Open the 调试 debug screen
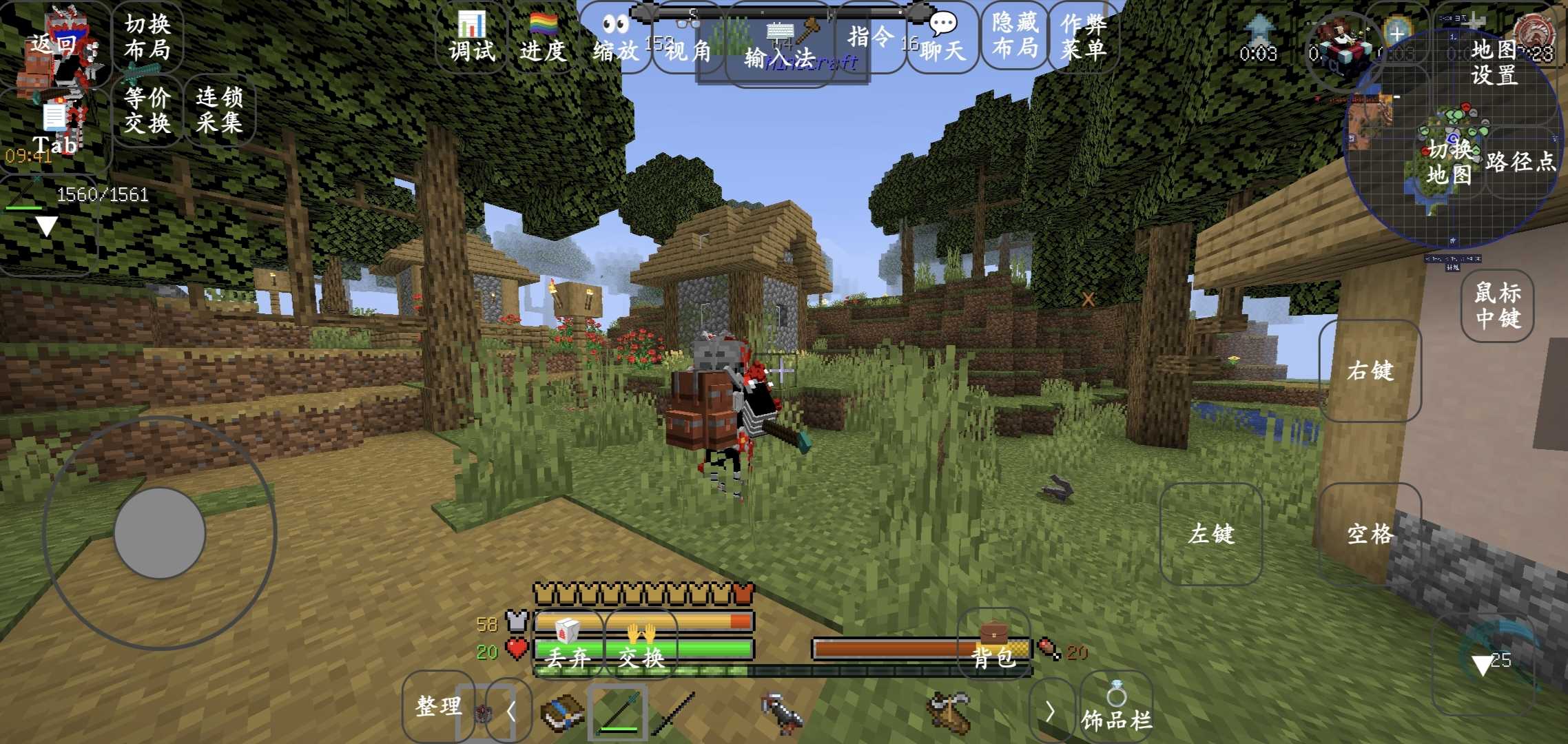Screen dimensions: 1568x744 (472, 38)
